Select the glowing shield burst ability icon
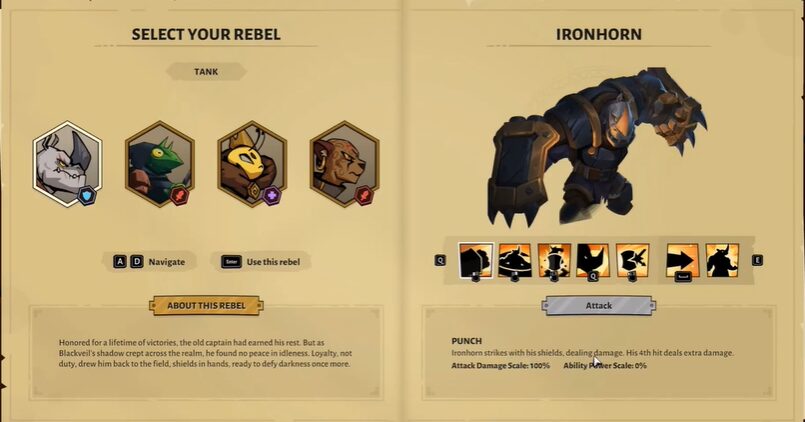 click(x=554, y=260)
